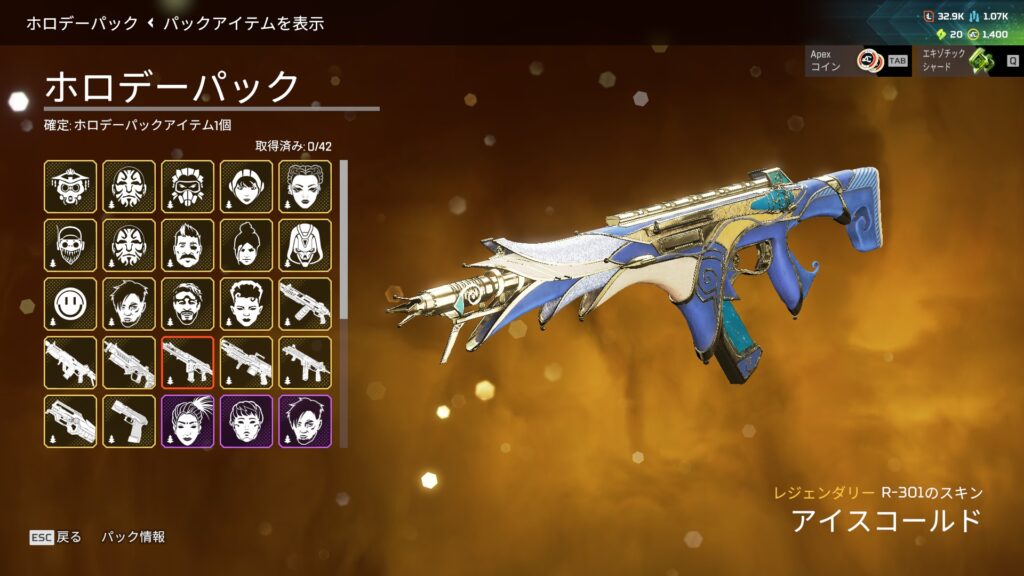Viewport: 1024px width, 576px height.
Task: Select the pistol weapon skin slot
Action: click(x=129, y=421)
